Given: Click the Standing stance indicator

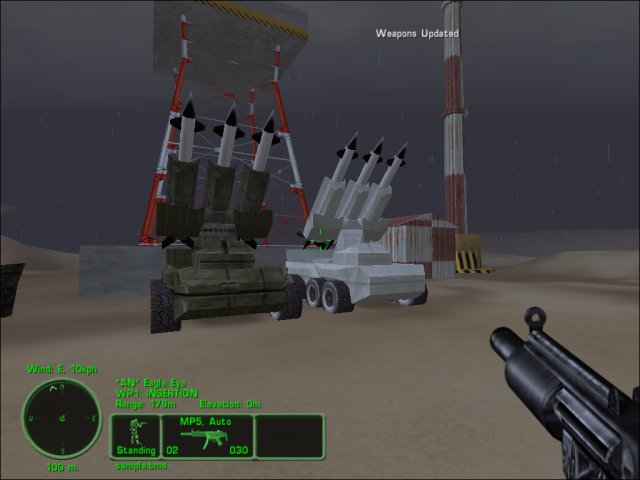Looking at the screenshot, I should (x=135, y=437).
